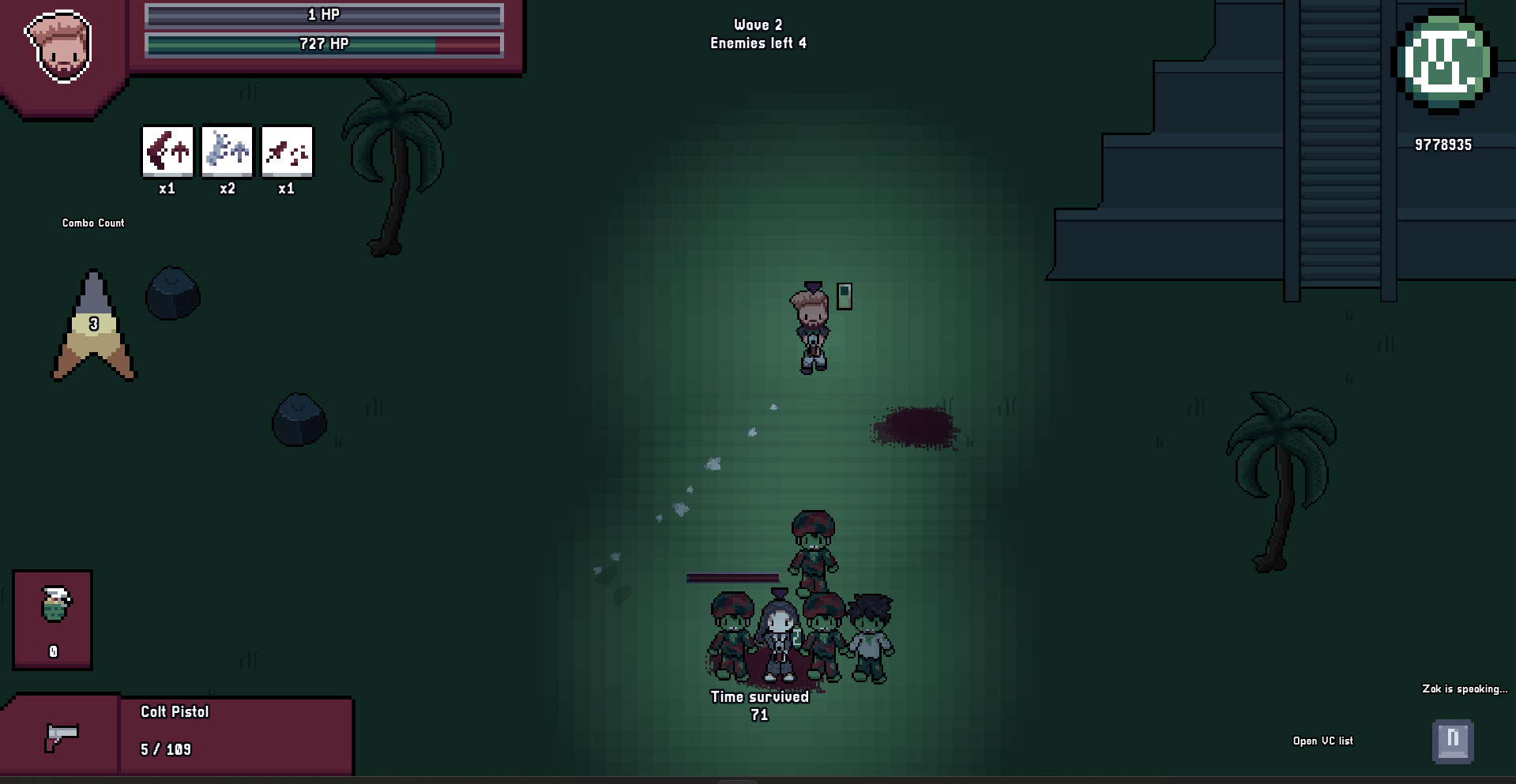Viewport: 1516px width, 784px height.
Task: Click the Time survived 71 counter
Action: (758, 705)
